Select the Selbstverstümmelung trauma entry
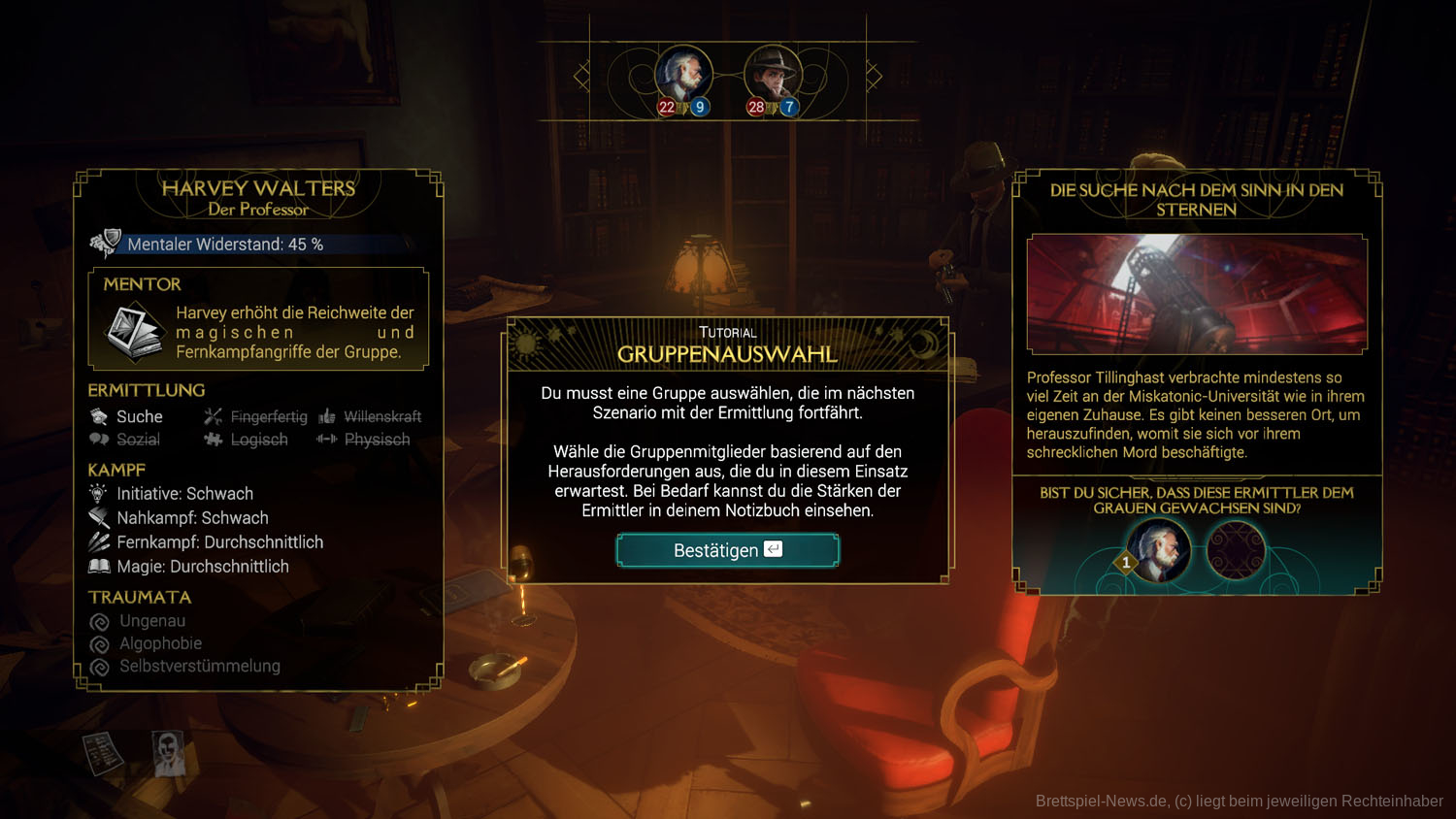 point(199,667)
